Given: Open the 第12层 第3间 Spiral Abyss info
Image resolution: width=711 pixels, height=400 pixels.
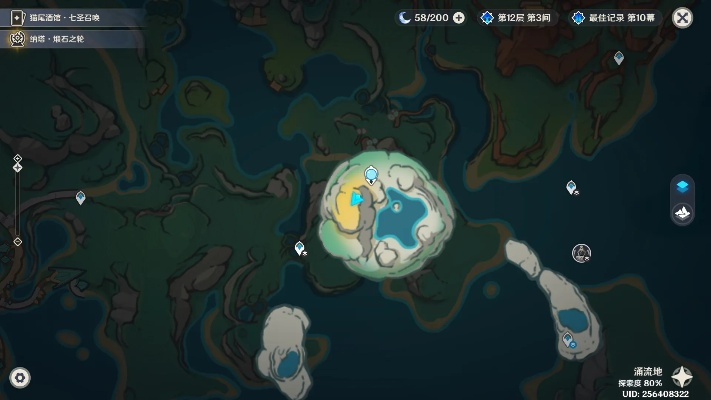Looking at the screenshot, I should 520,18.
